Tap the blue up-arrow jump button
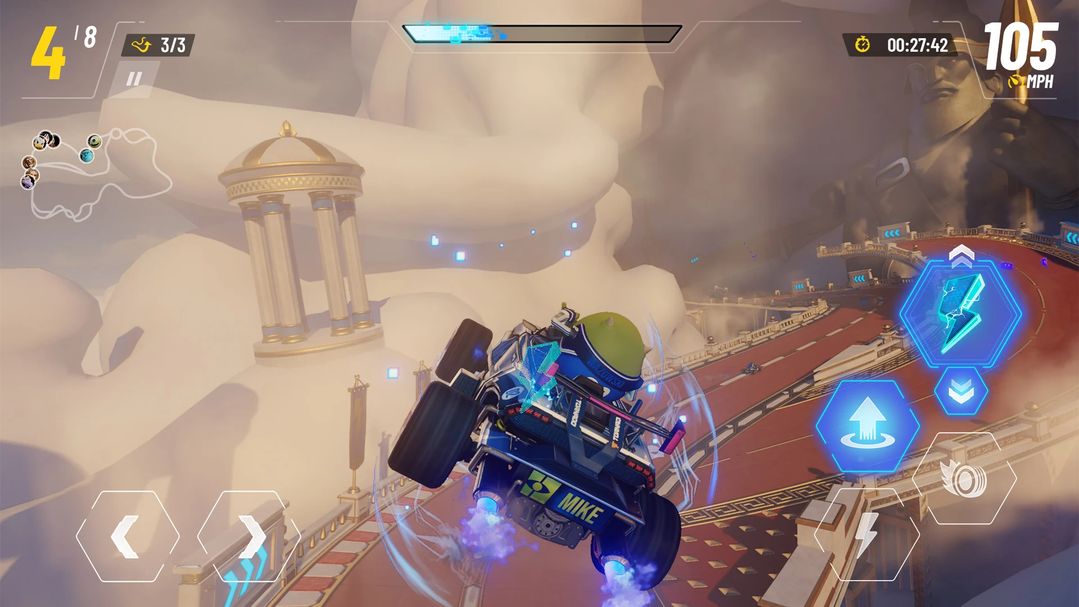This screenshot has width=1079, height=607. (867, 425)
